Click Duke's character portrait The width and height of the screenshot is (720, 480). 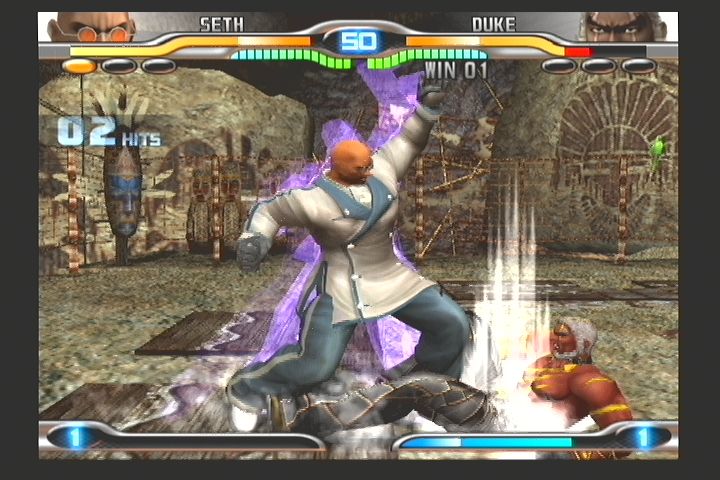(624, 27)
